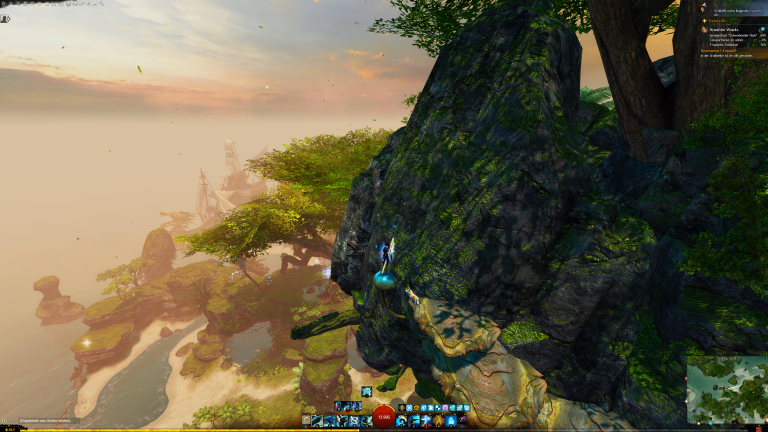Use the fifth weapon skill beside health orb
768x432 pixels.
click(366, 421)
